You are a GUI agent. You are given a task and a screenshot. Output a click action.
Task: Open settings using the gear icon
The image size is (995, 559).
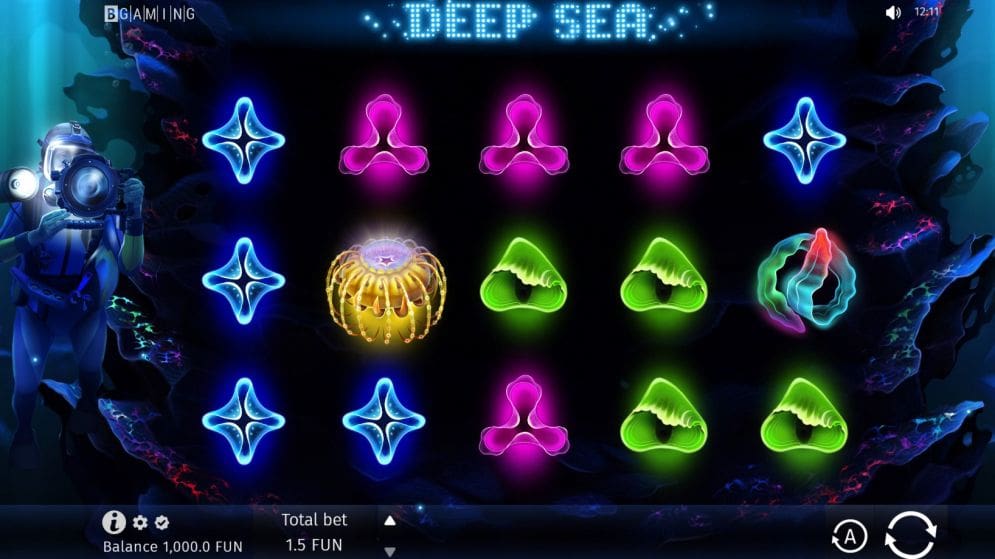(140, 523)
